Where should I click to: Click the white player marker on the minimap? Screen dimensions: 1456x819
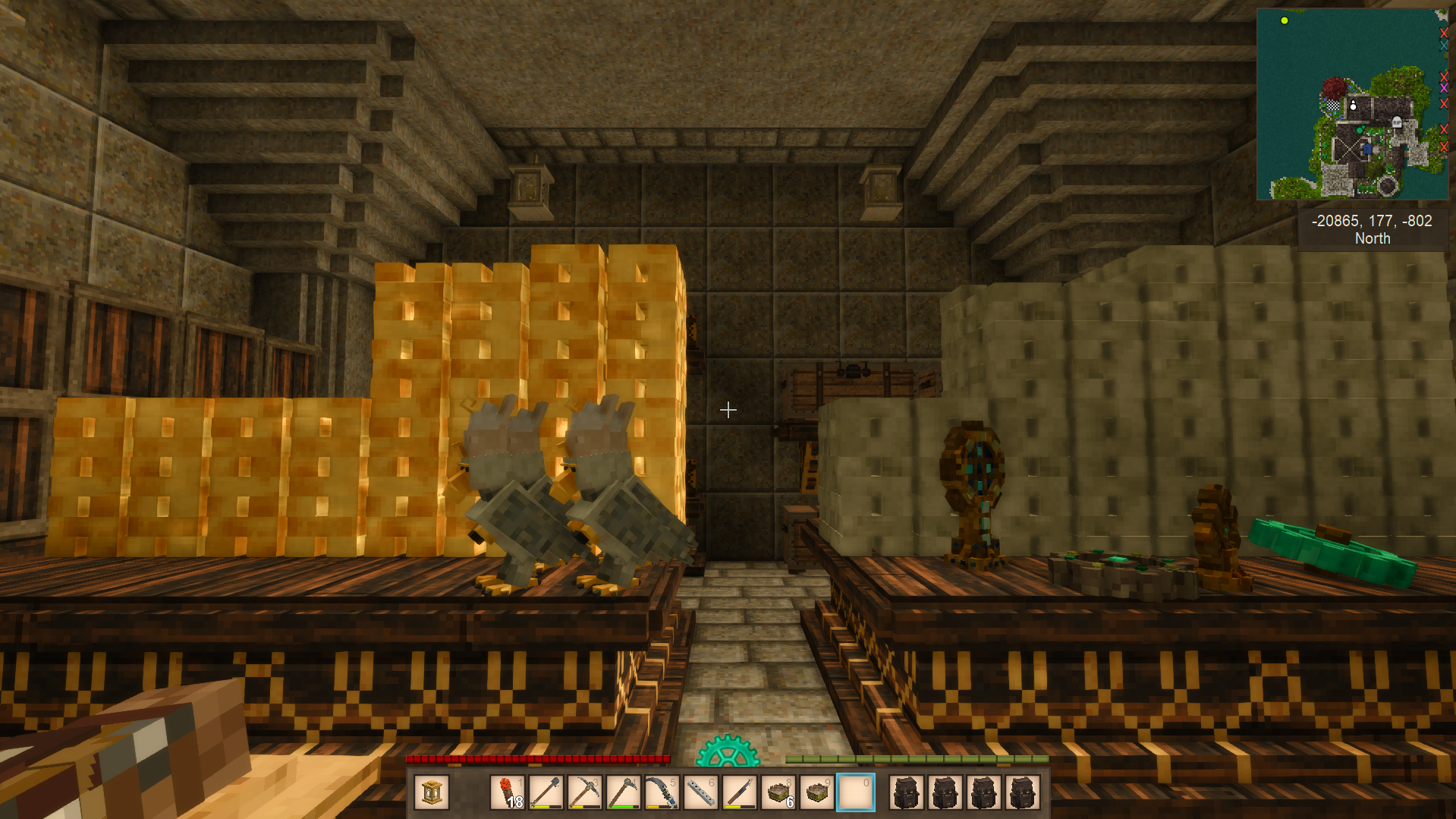click(x=1353, y=106)
